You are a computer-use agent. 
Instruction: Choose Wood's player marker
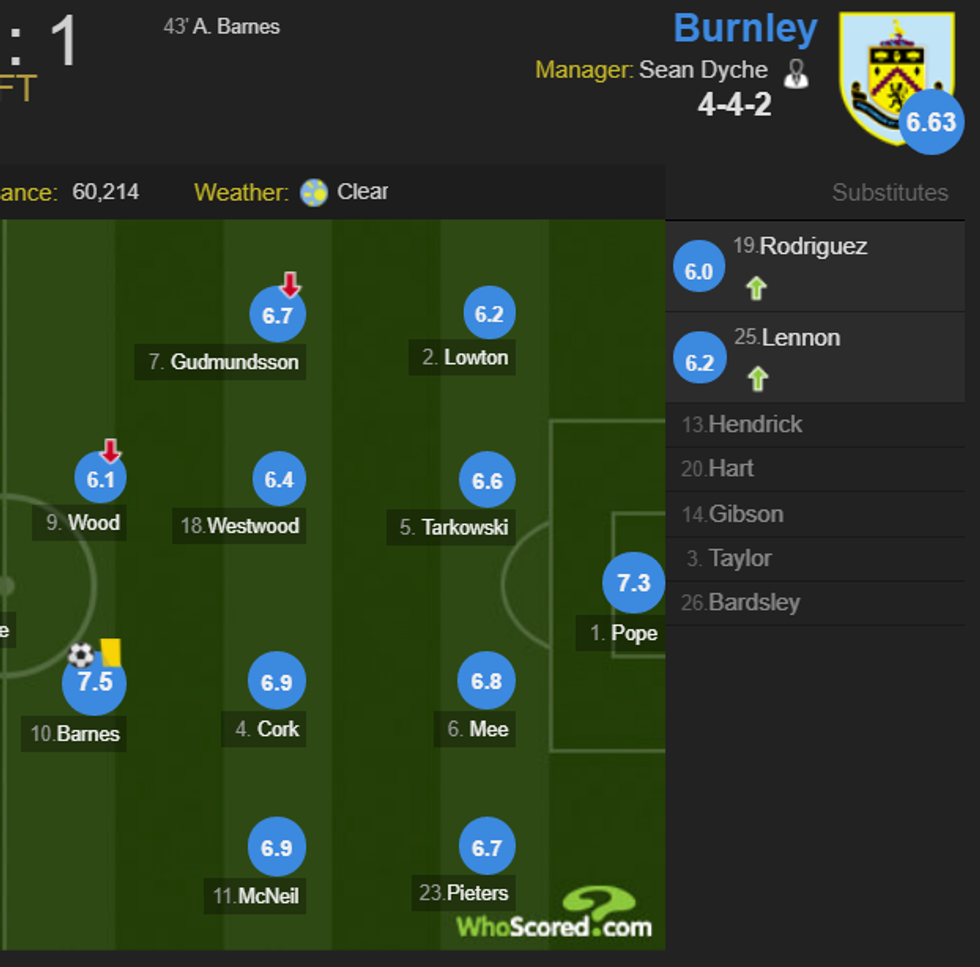[101, 479]
